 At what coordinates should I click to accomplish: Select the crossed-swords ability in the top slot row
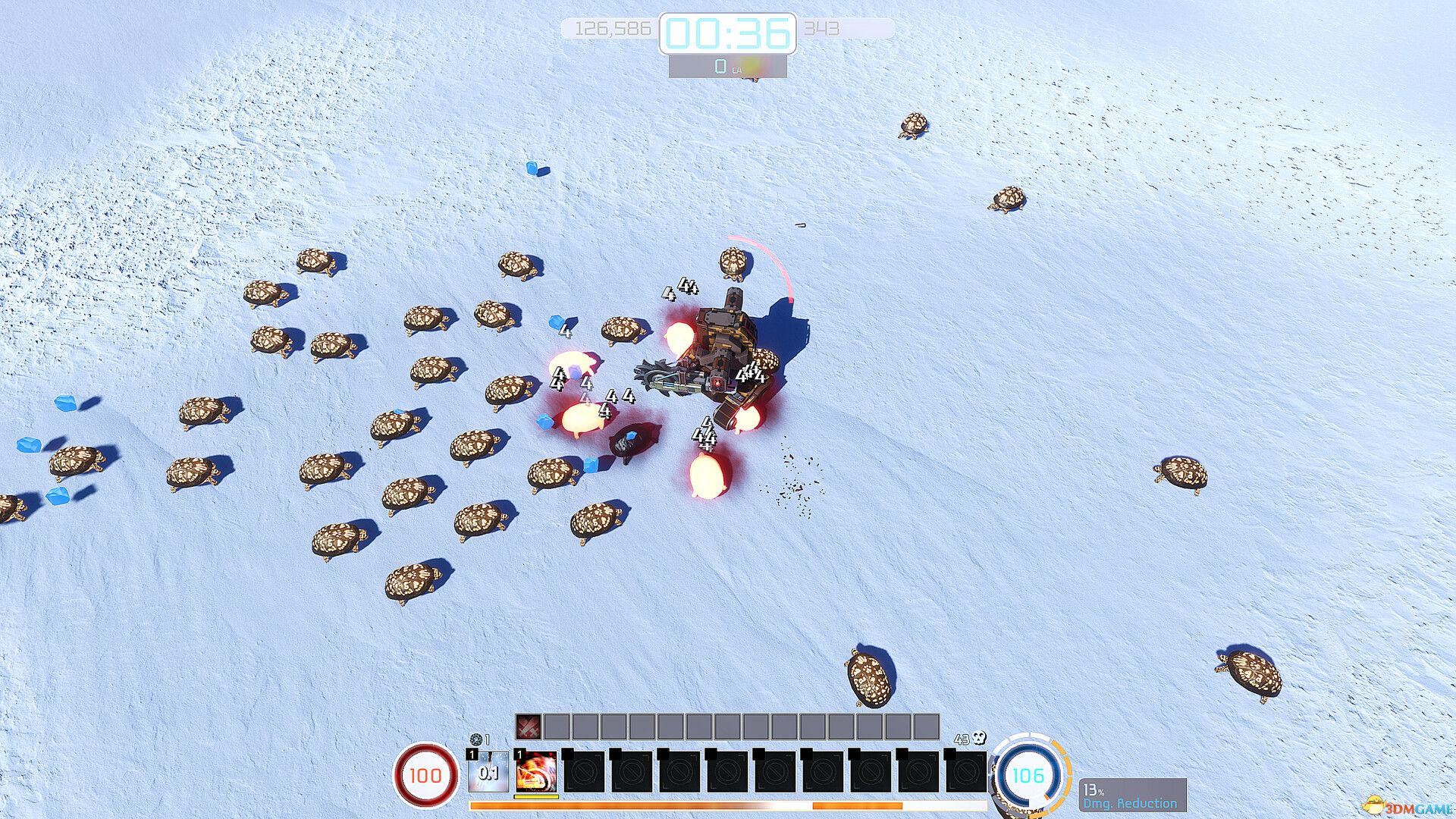(527, 726)
